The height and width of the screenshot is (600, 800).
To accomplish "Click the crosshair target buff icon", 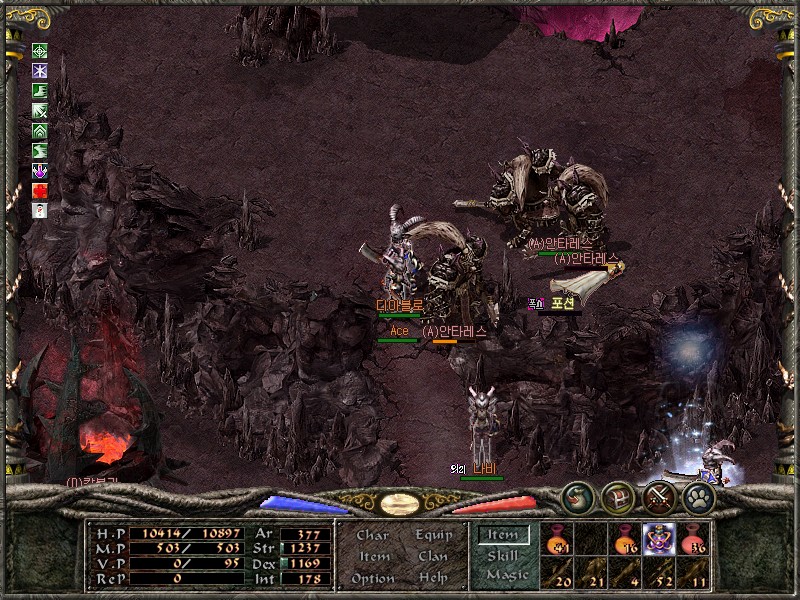I will click(x=40, y=51).
